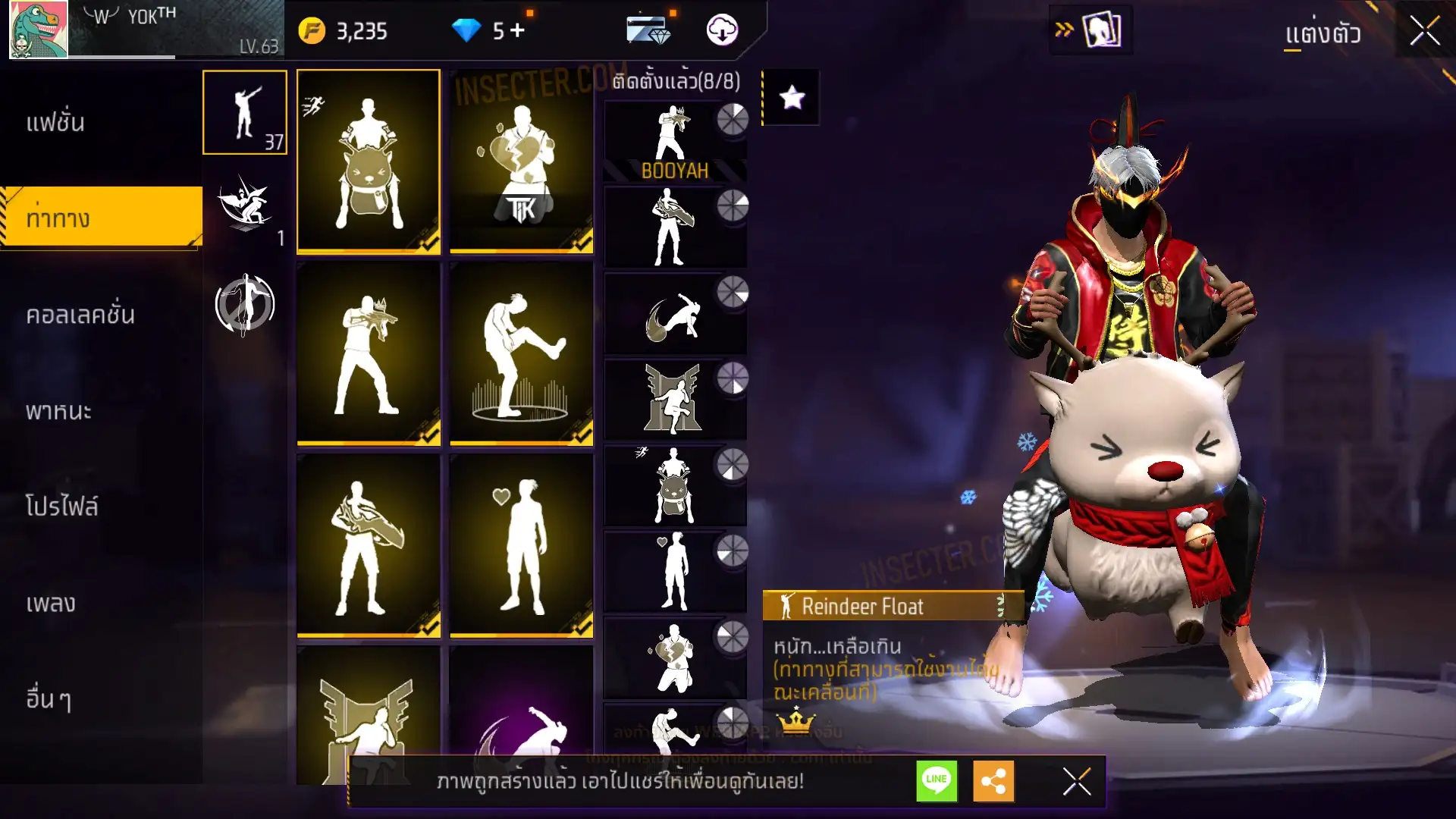Open the พาหนะ (Vehicle) menu
1456x819 pixels.
[58, 411]
